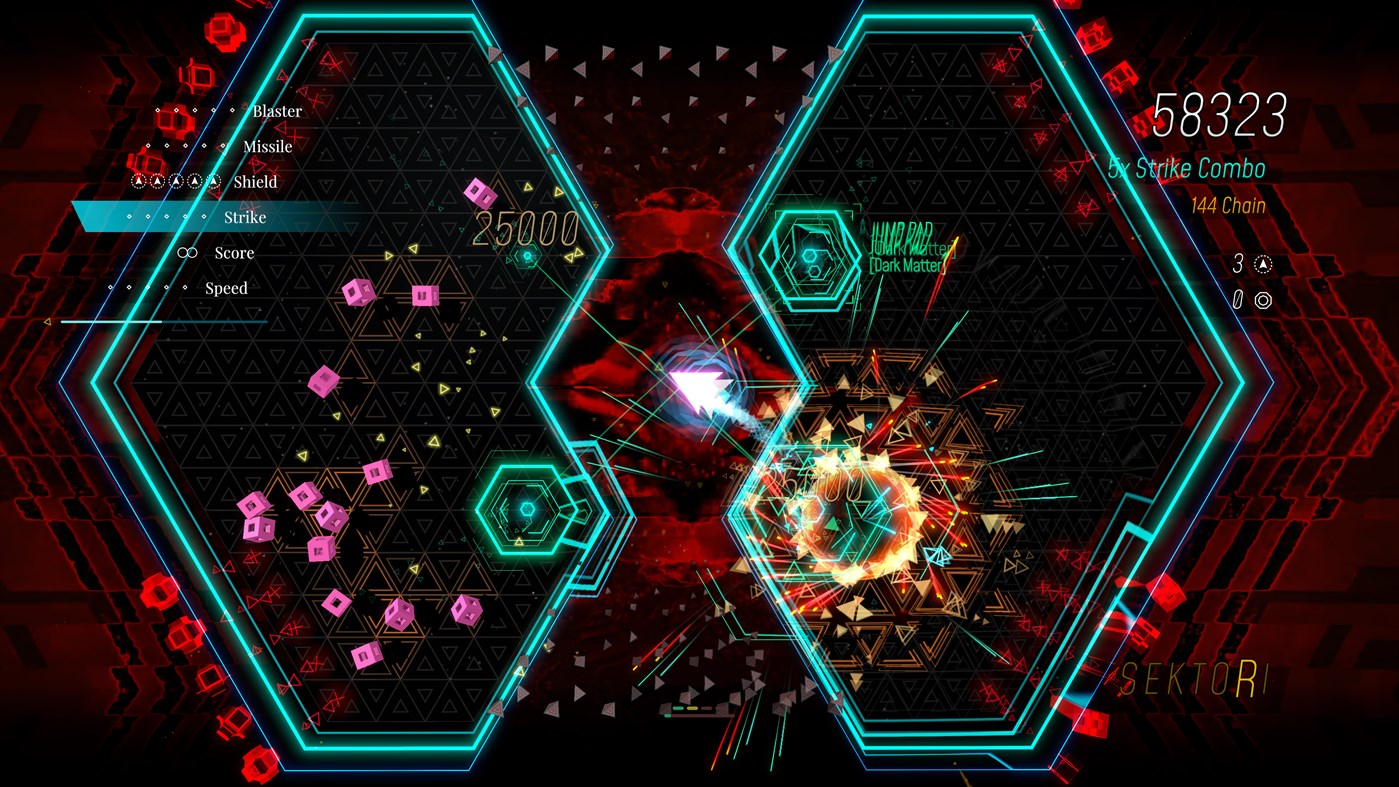
Task: Click the Missile weapon icon row
Action: pos(267,146)
